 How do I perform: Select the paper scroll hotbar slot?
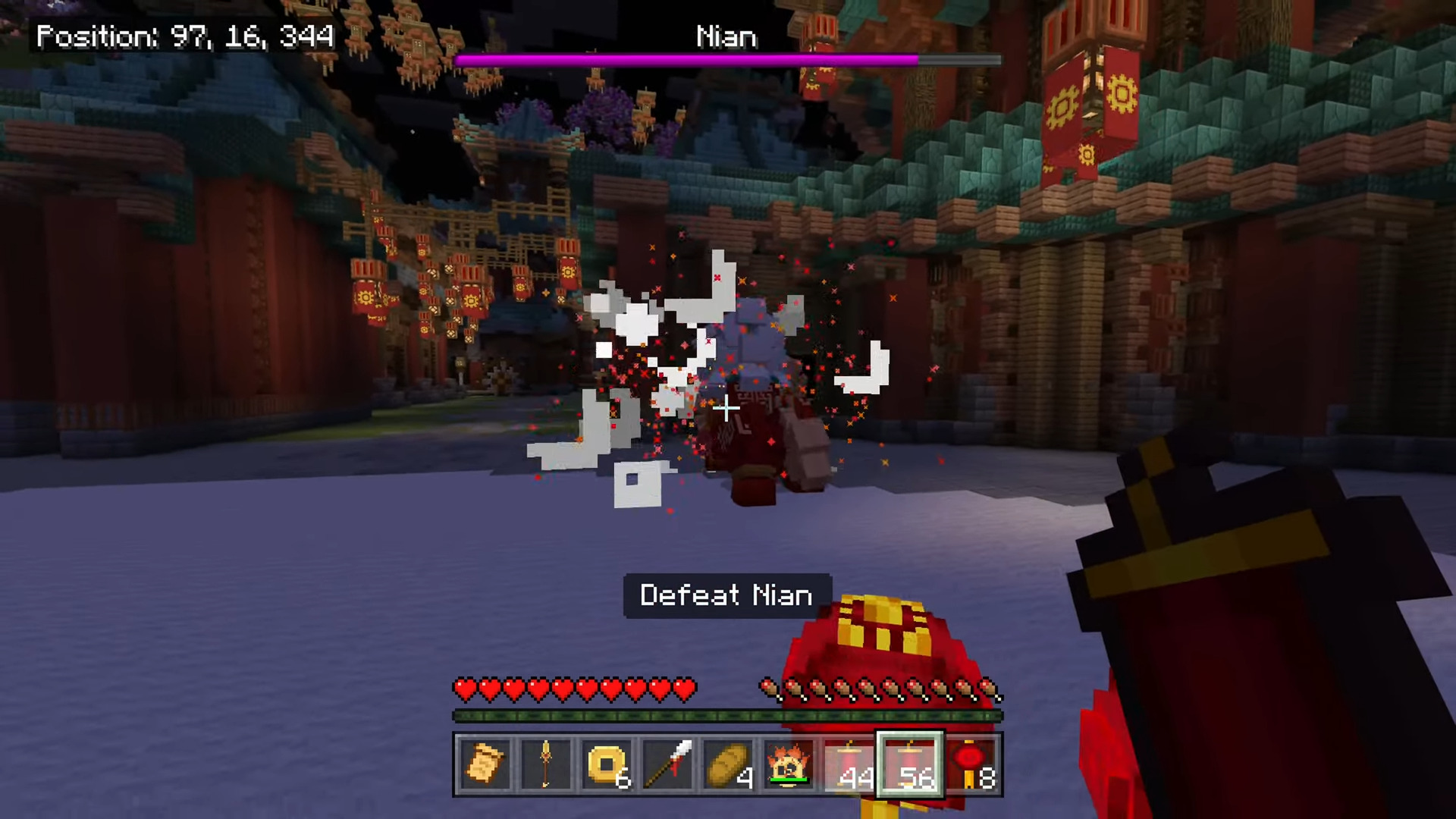[485, 764]
